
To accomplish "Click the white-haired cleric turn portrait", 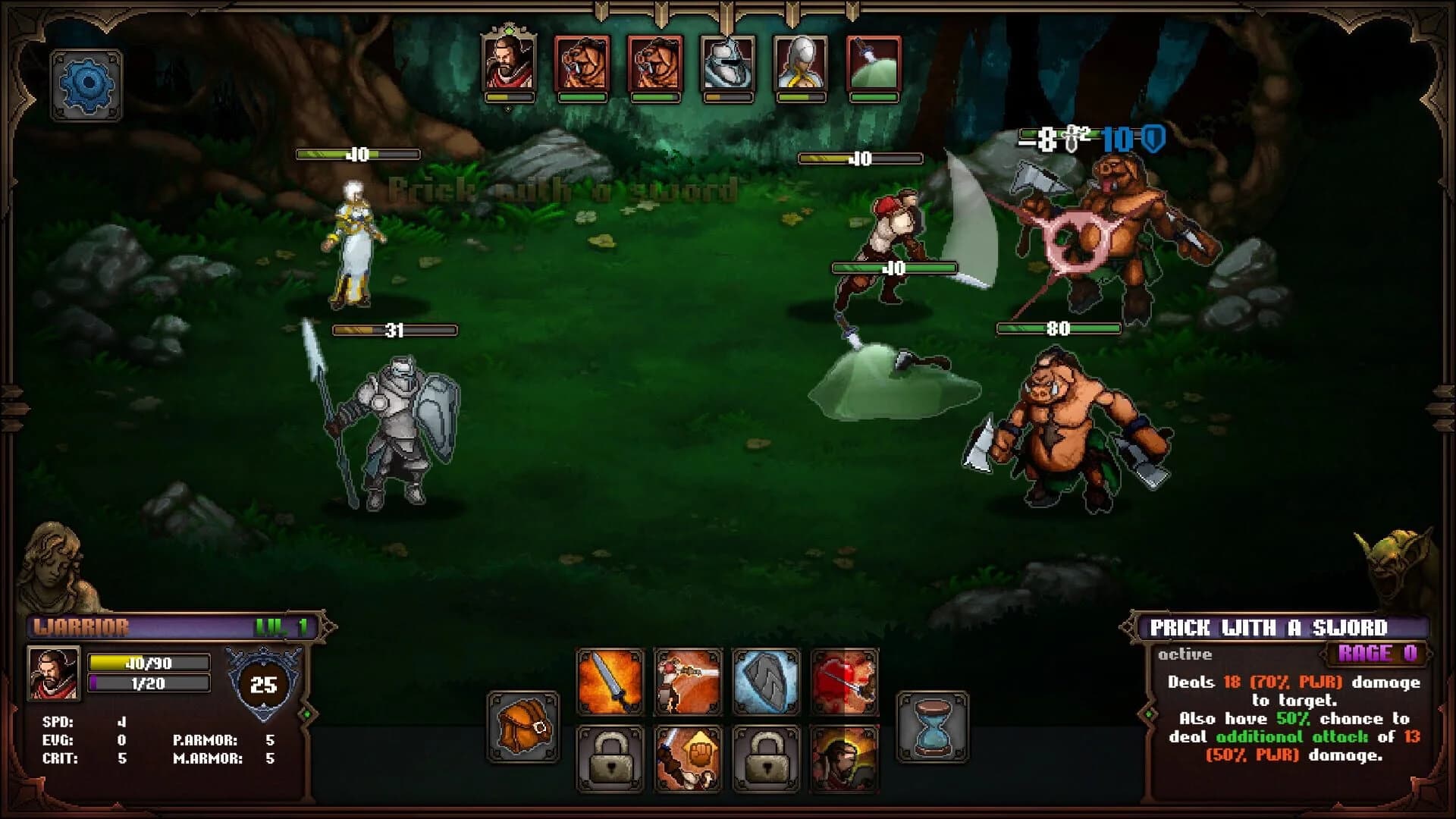I will (x=802, y=64).
